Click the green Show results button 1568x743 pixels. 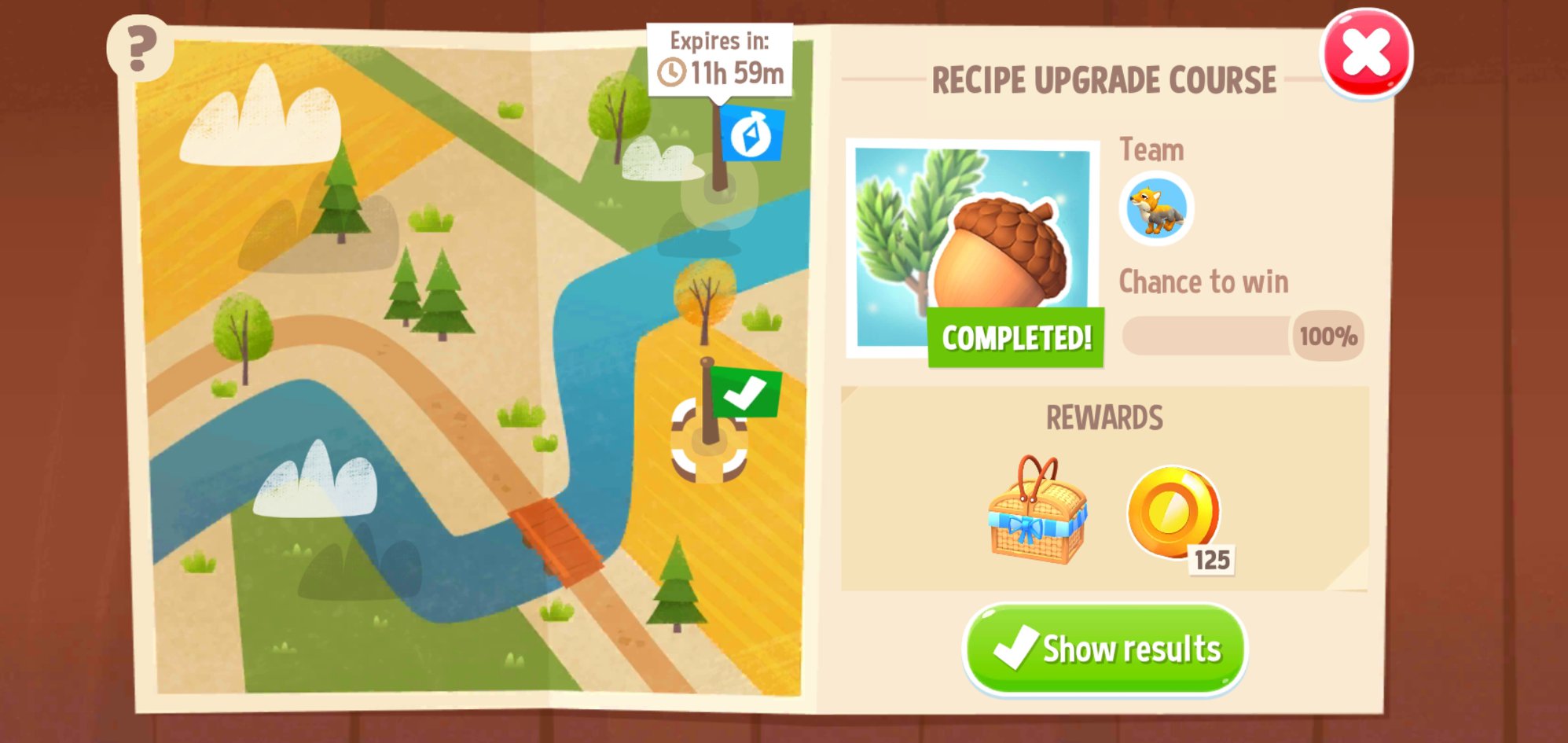click(1104, 649)
